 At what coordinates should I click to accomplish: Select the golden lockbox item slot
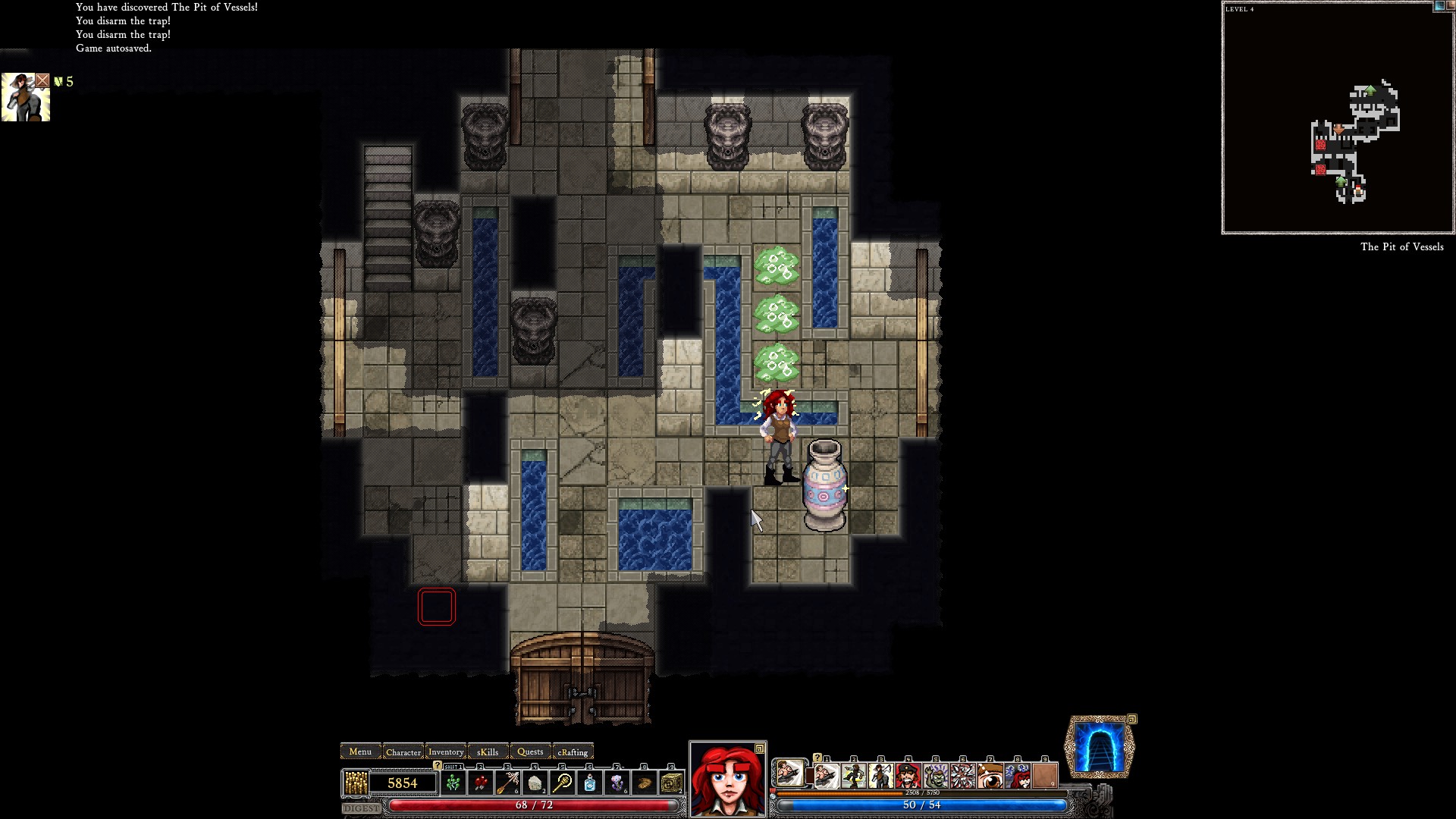point(671,783)
